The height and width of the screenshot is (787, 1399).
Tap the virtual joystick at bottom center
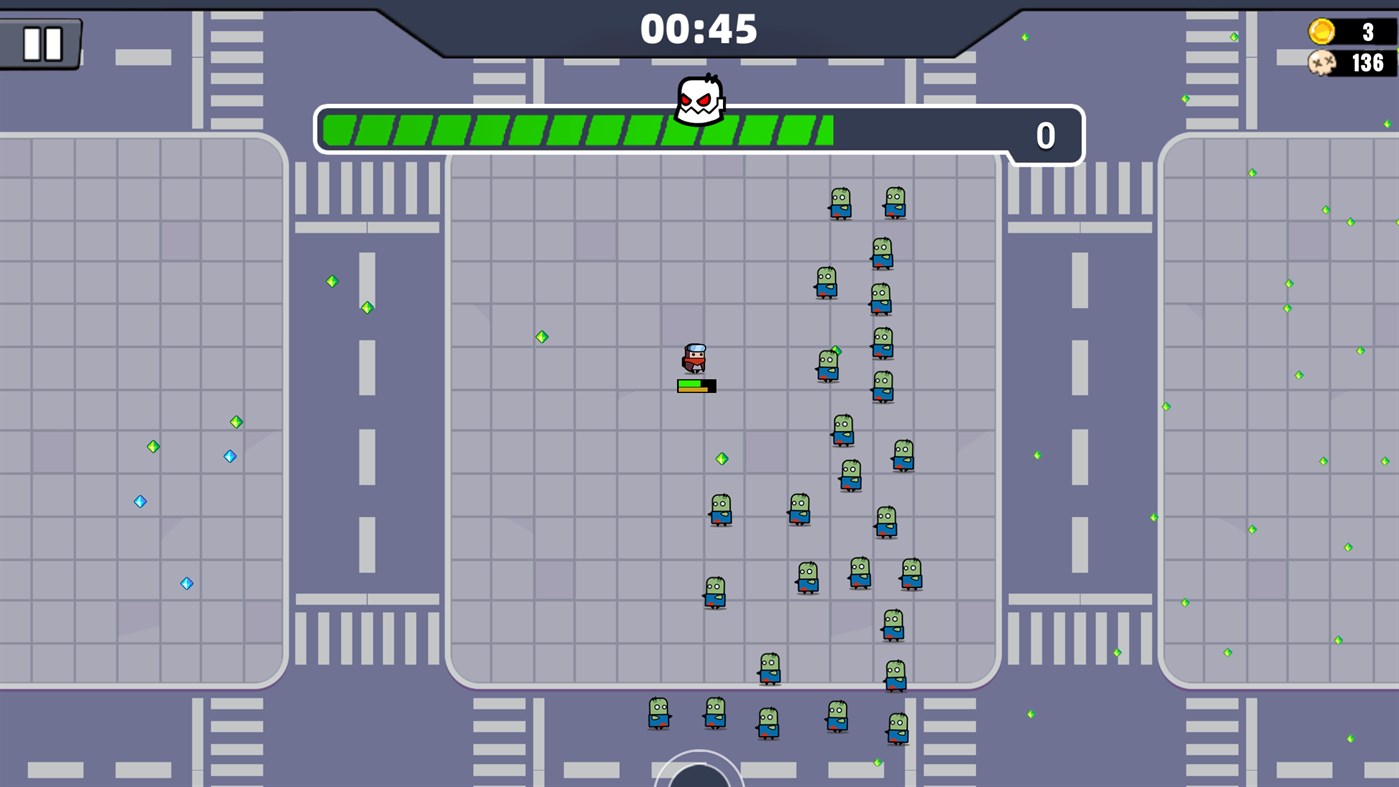click(x=699, y=778)
